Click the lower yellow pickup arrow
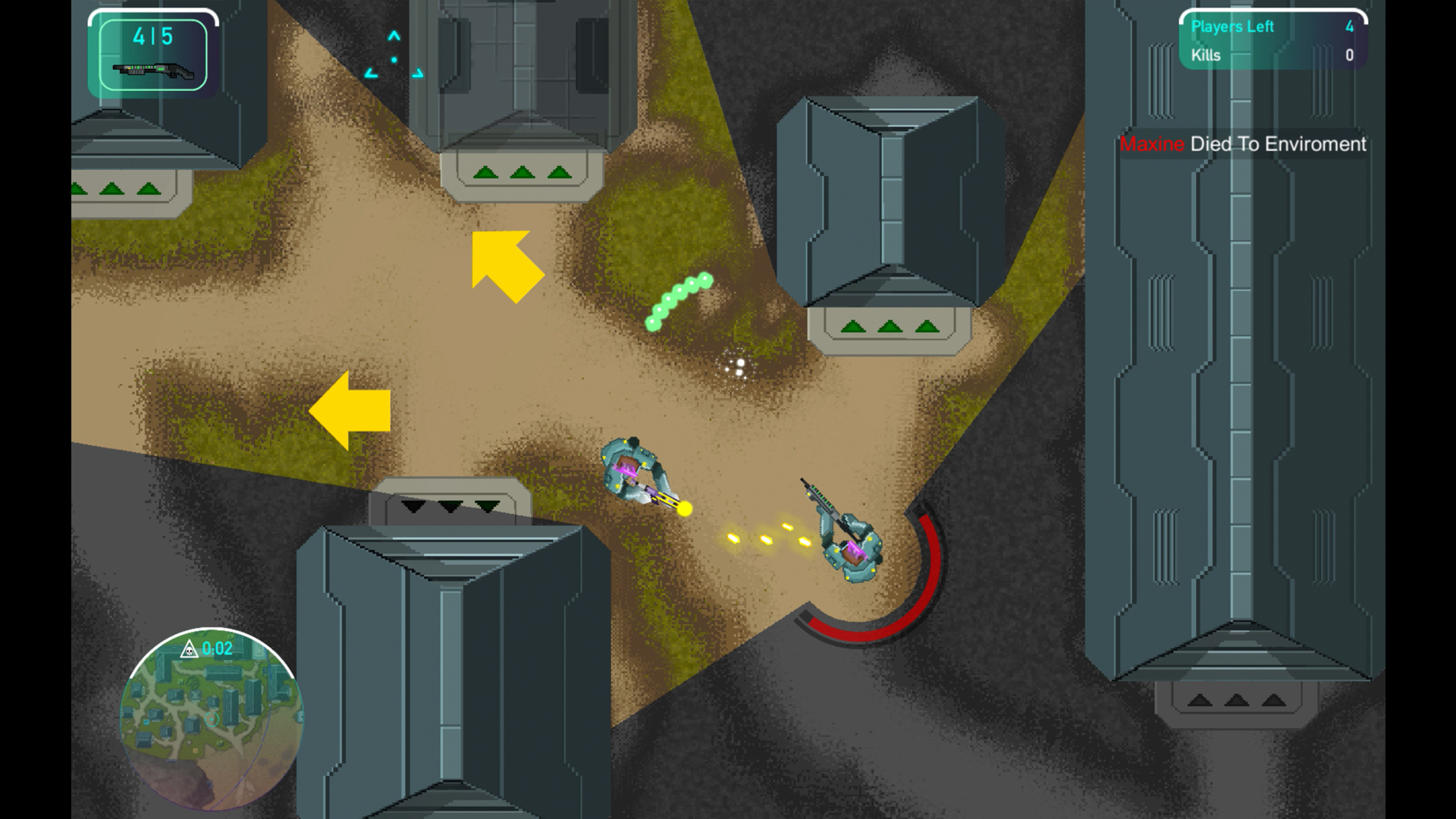Image resolution: width=1456 pixels, height=819 pixels. [353, 412]
